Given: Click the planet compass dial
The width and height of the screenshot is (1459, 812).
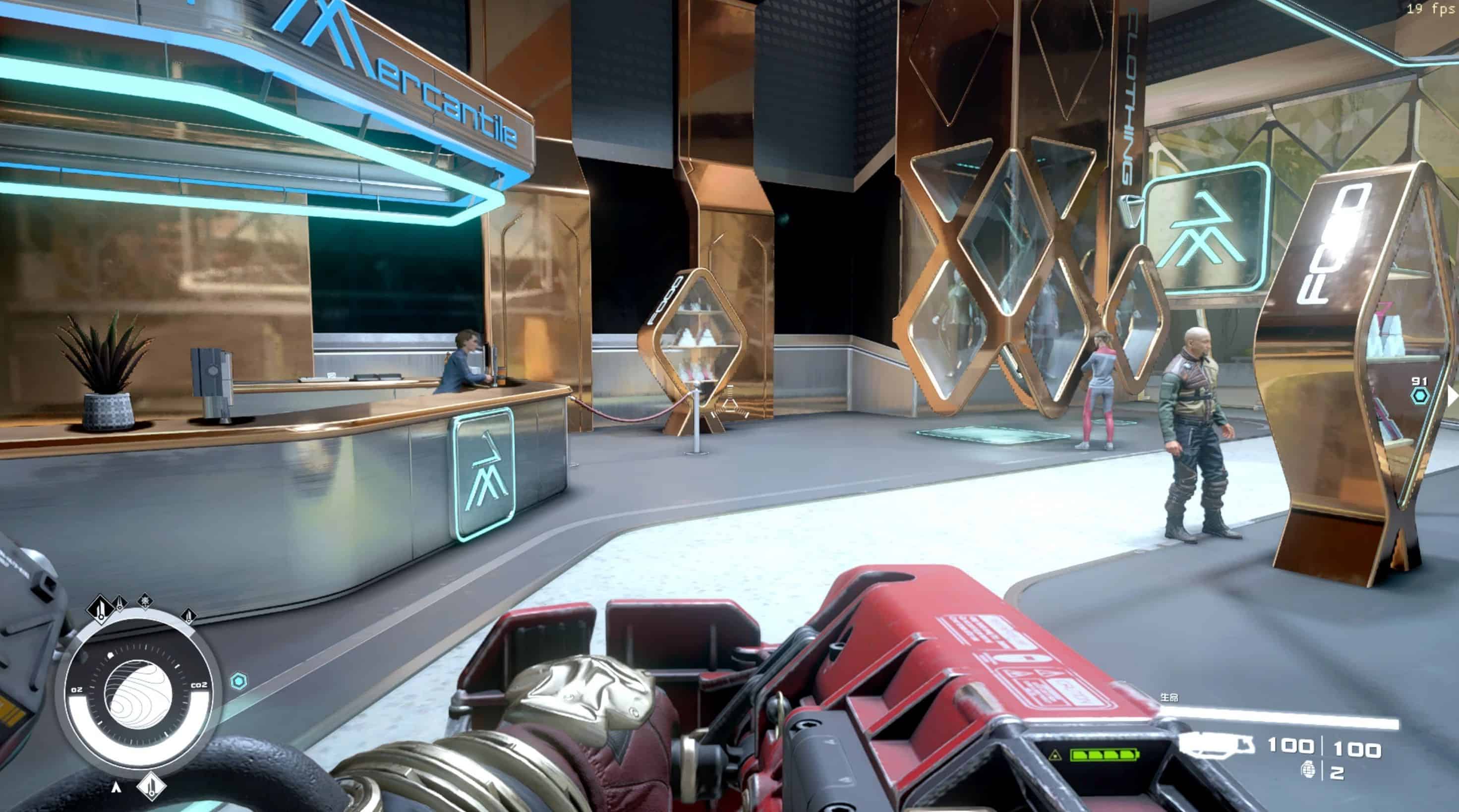Looking at the screenshot, I should 138,694.
